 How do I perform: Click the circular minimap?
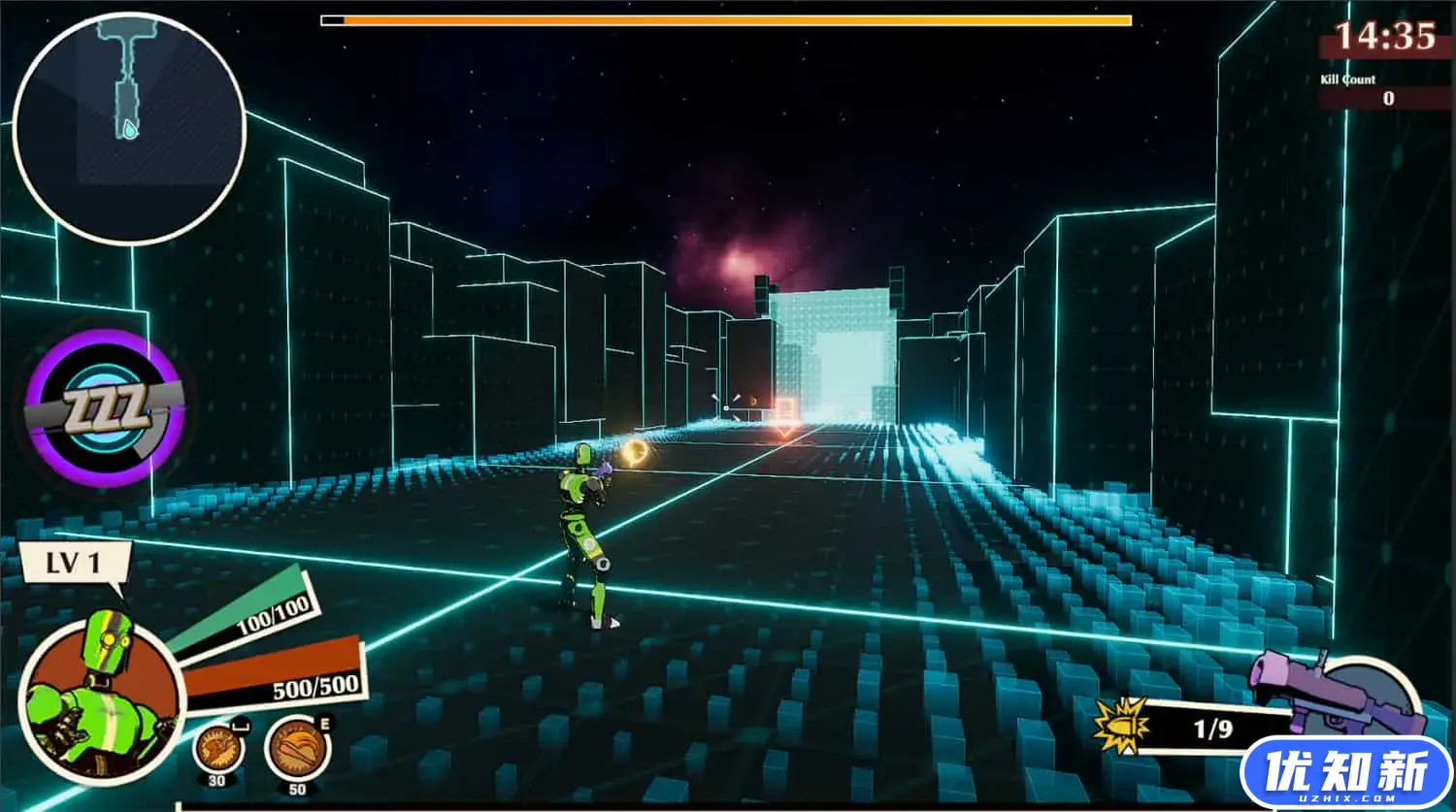point(129,128)
